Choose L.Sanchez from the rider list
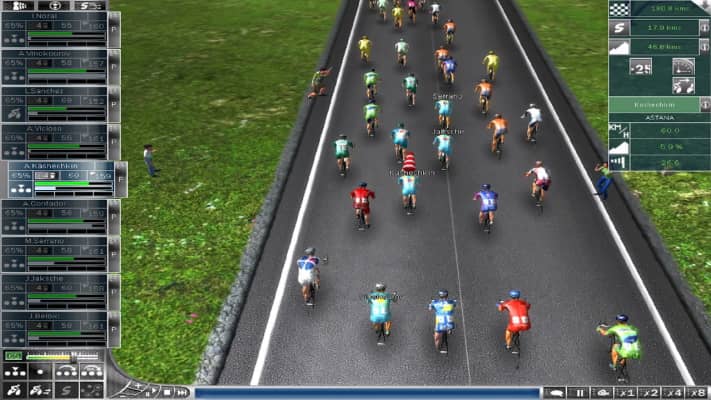Screen dimensions: 711x400 [x=55, y=91]
